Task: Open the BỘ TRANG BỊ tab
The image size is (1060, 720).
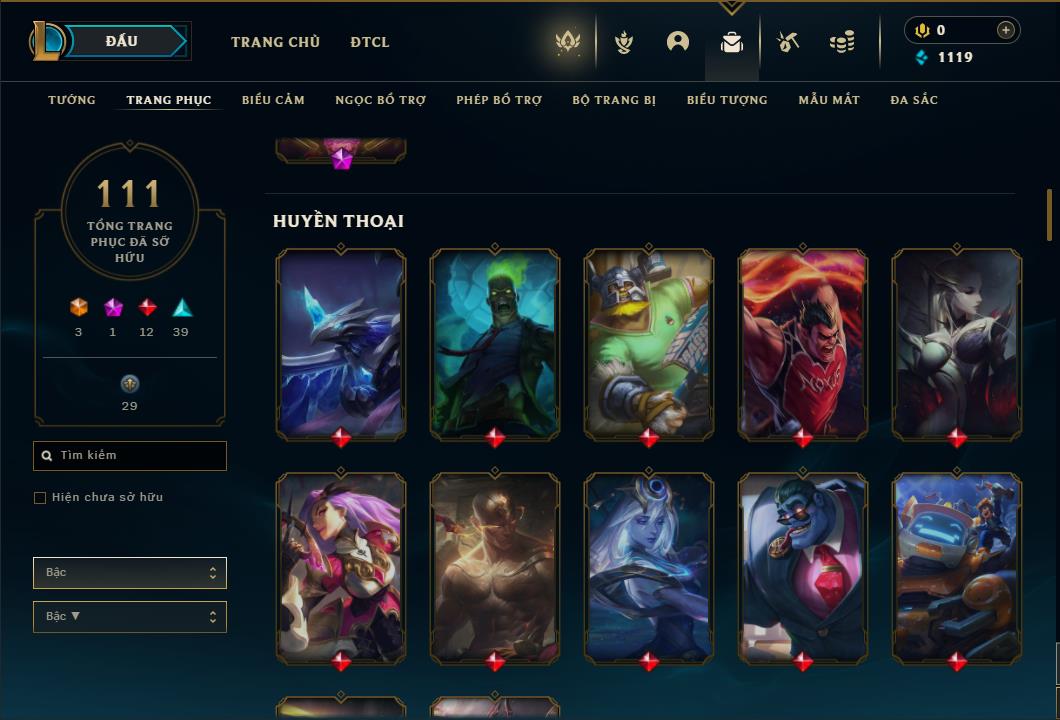Action: pos(614,100)
